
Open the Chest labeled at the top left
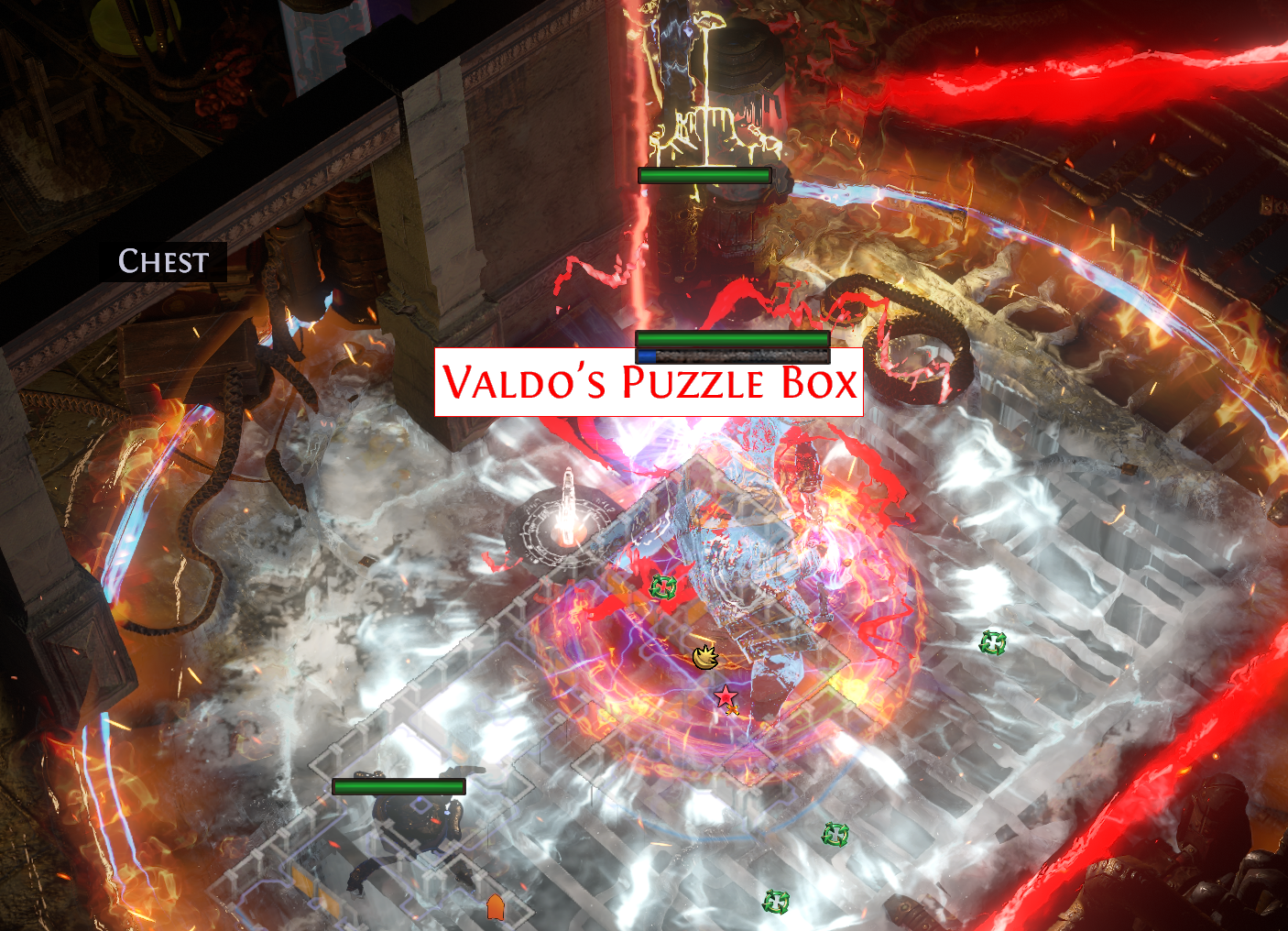coord(161,263)
